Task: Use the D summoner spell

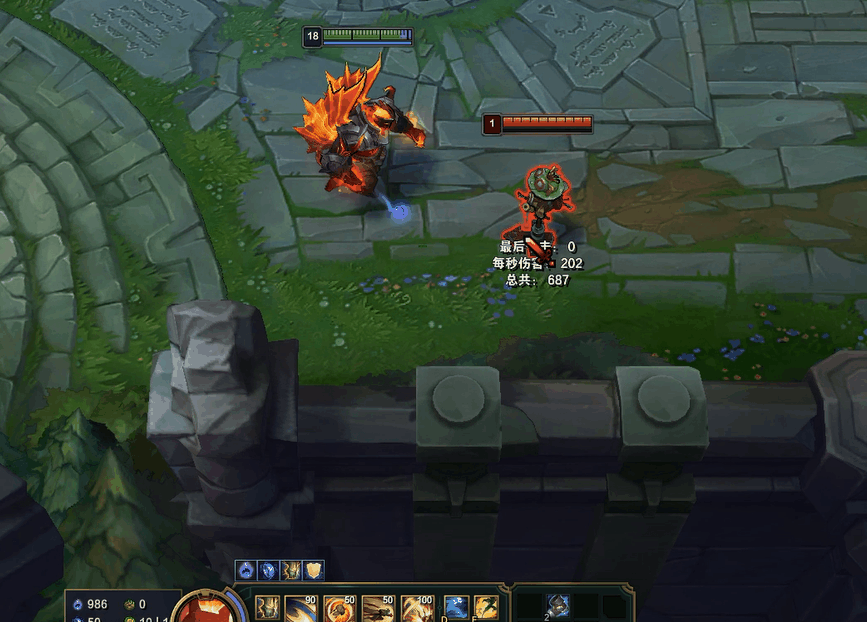Action: pyautogui.click(x=456, y=609)
